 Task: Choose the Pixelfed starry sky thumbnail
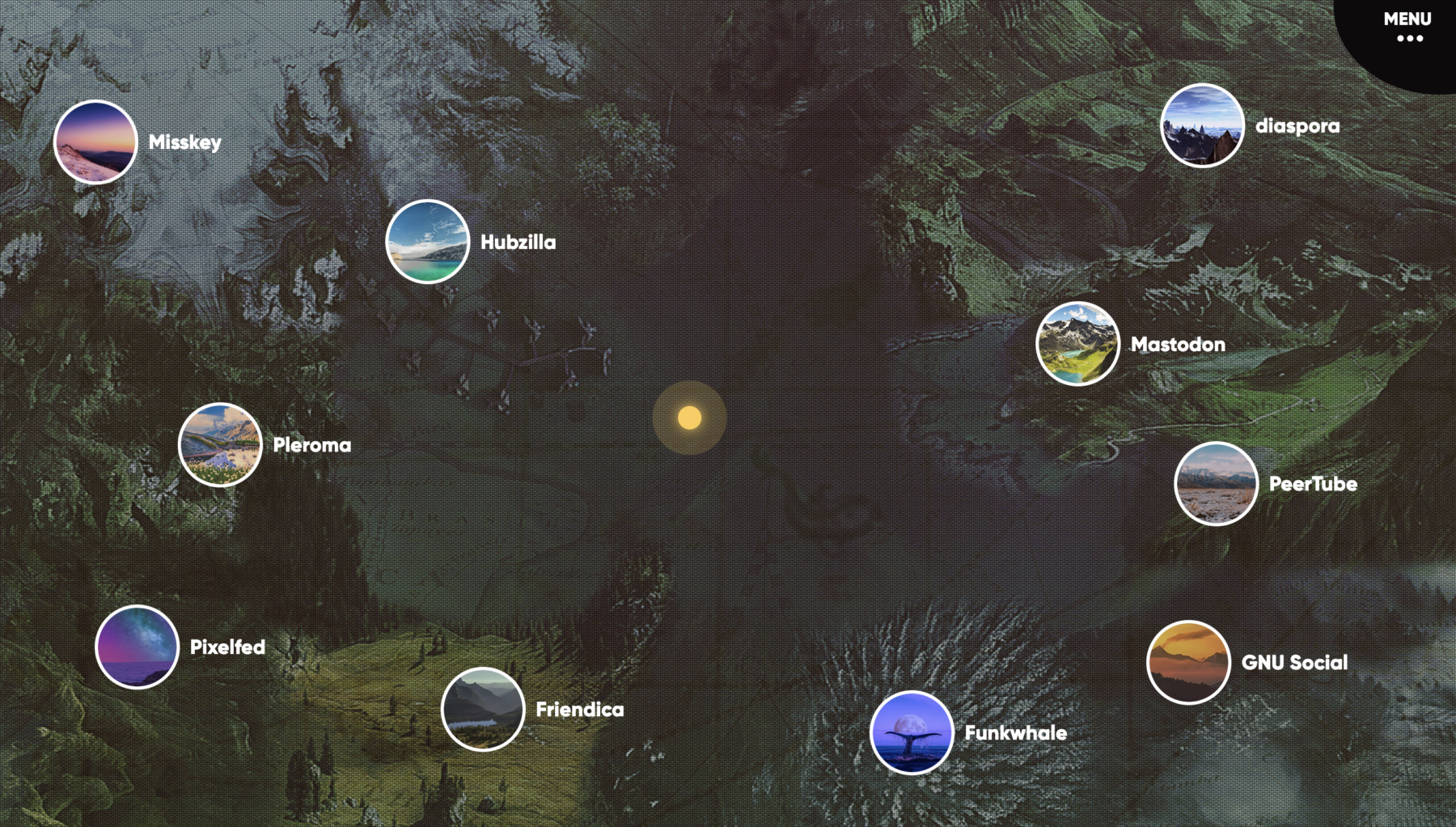pyautogui.click(x=138, y=647)
